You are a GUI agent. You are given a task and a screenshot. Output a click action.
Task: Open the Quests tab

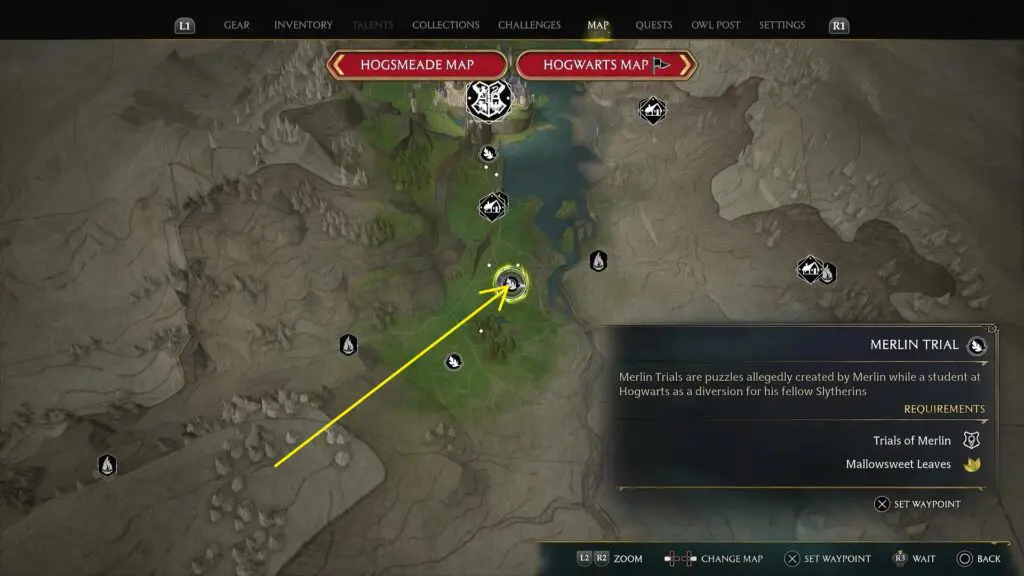(654, 25)
